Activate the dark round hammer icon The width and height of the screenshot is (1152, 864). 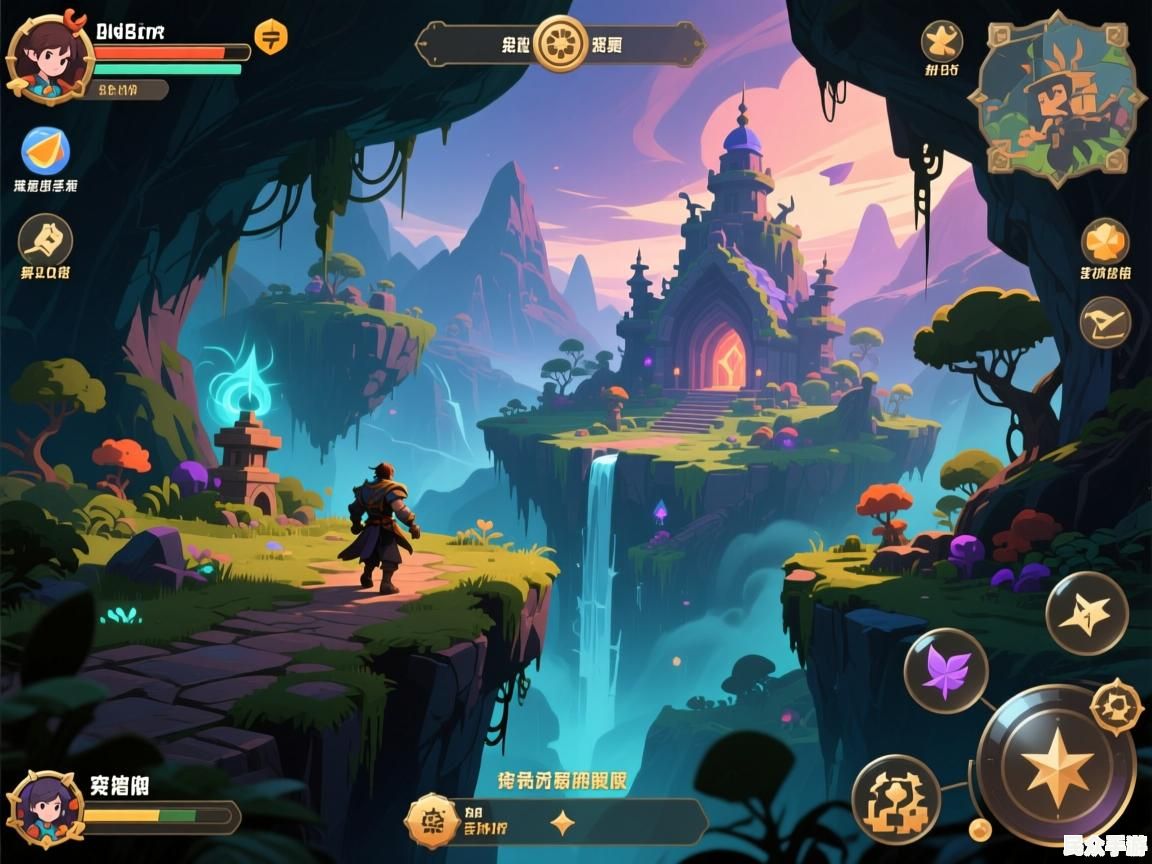click(x=45, y=240)
